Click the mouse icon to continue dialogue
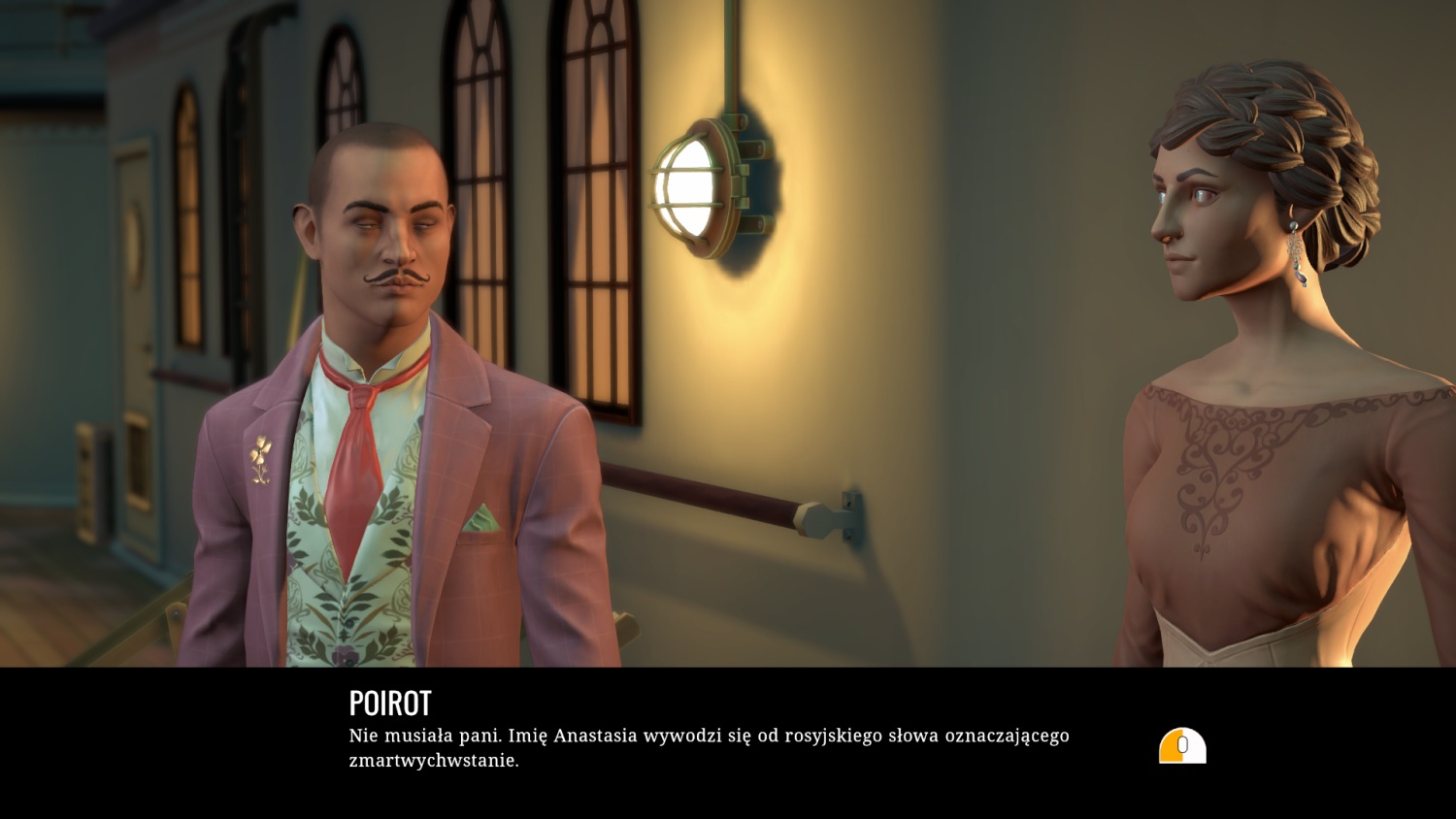 pos(1182,745)
